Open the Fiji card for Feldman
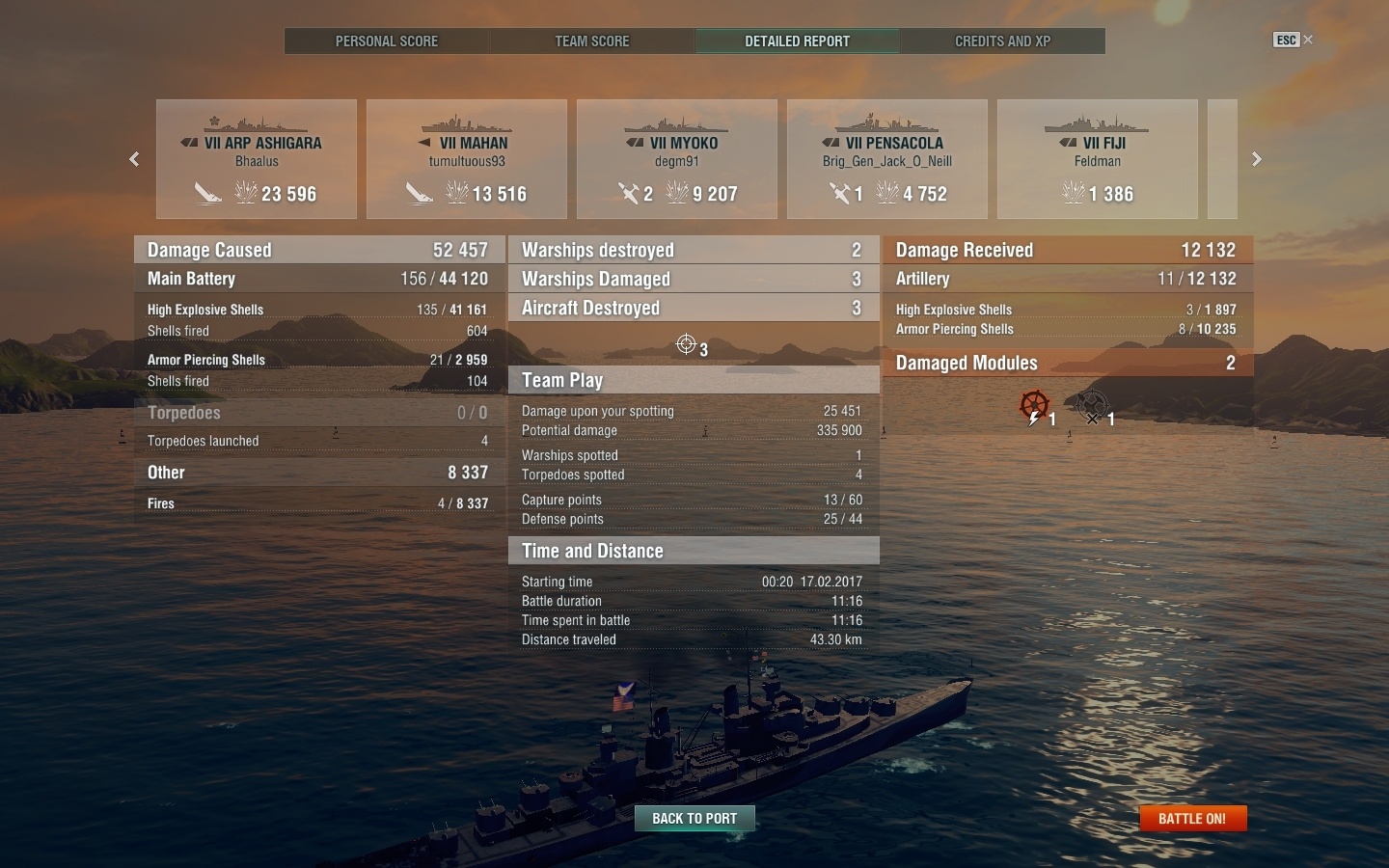1389x868 pixels. point(1098,159)
